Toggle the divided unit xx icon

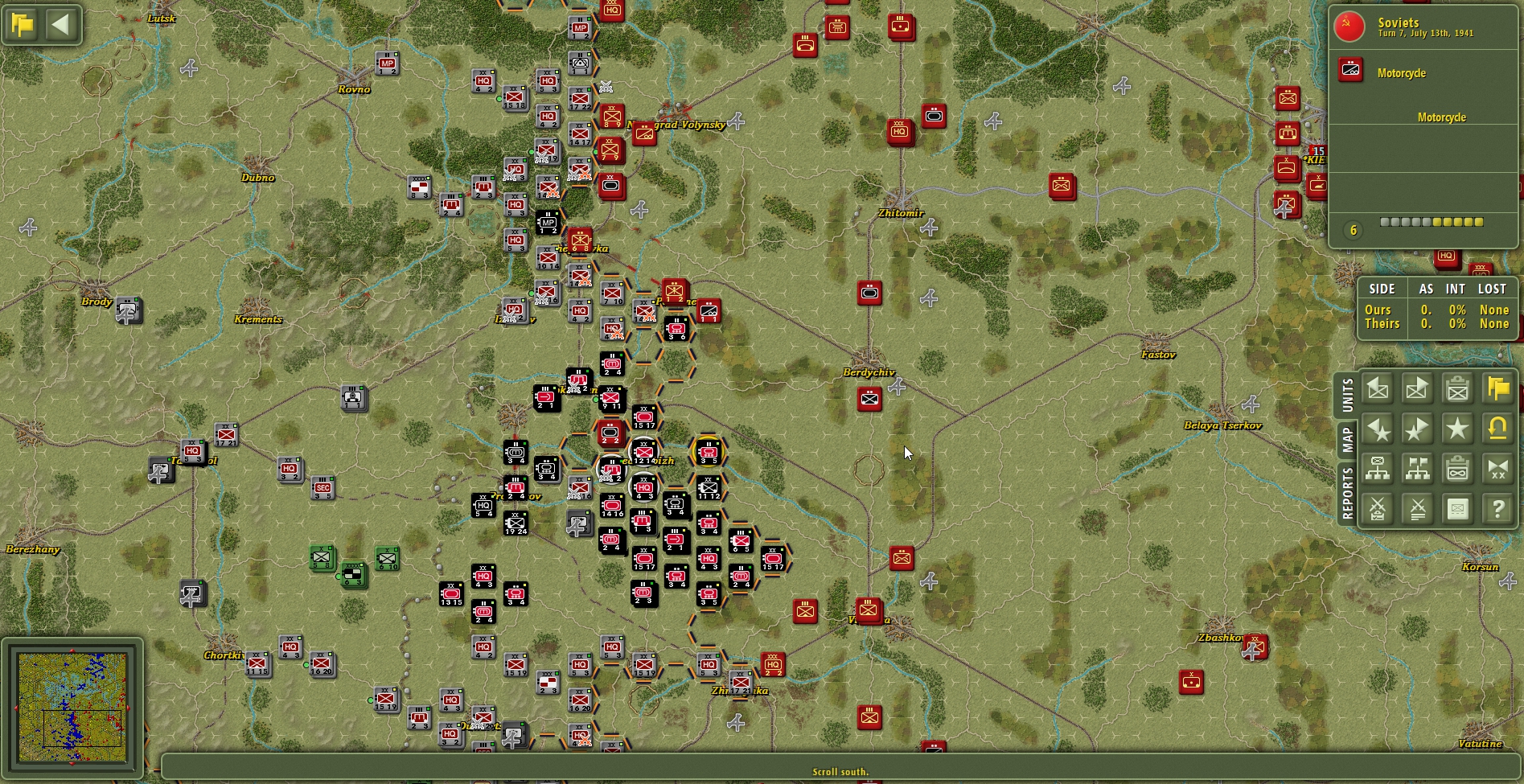coord(1497,468)
